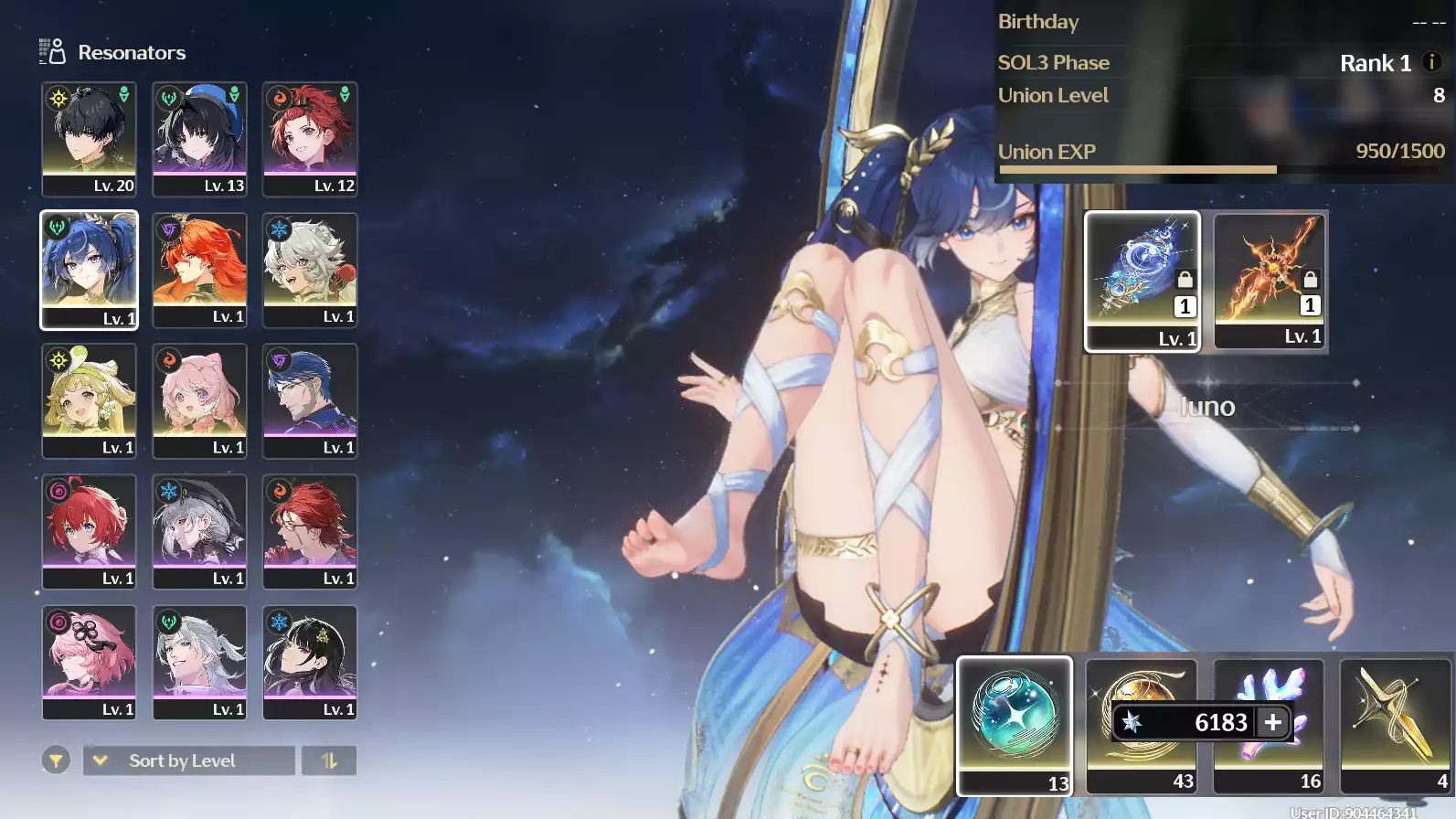The image size is (1456, 819).
Task: Click the plus button beside 6183 currency
Action: coord(1273,722)
